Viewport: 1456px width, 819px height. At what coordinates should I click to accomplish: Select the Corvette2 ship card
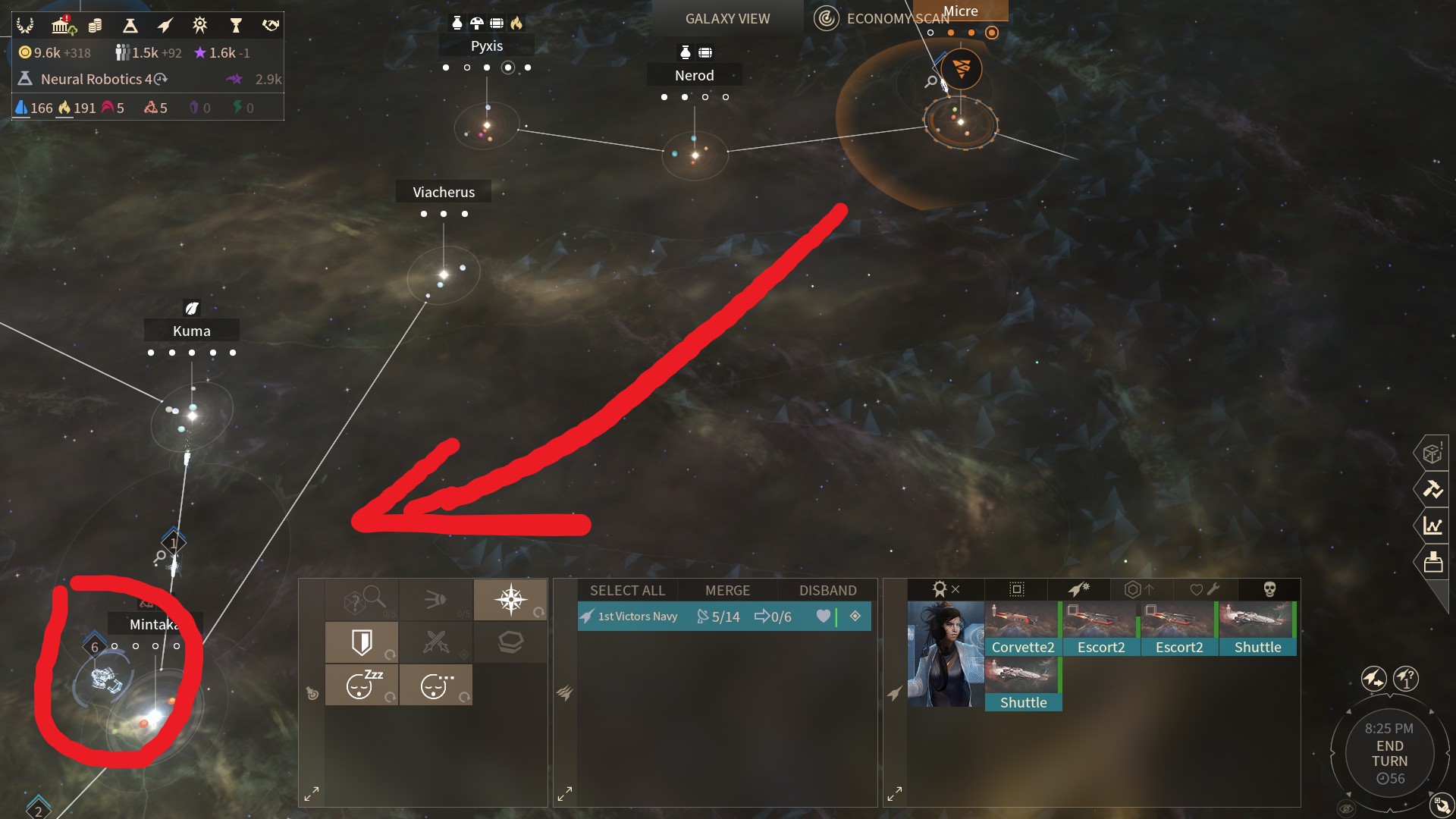pos(1022,629)
